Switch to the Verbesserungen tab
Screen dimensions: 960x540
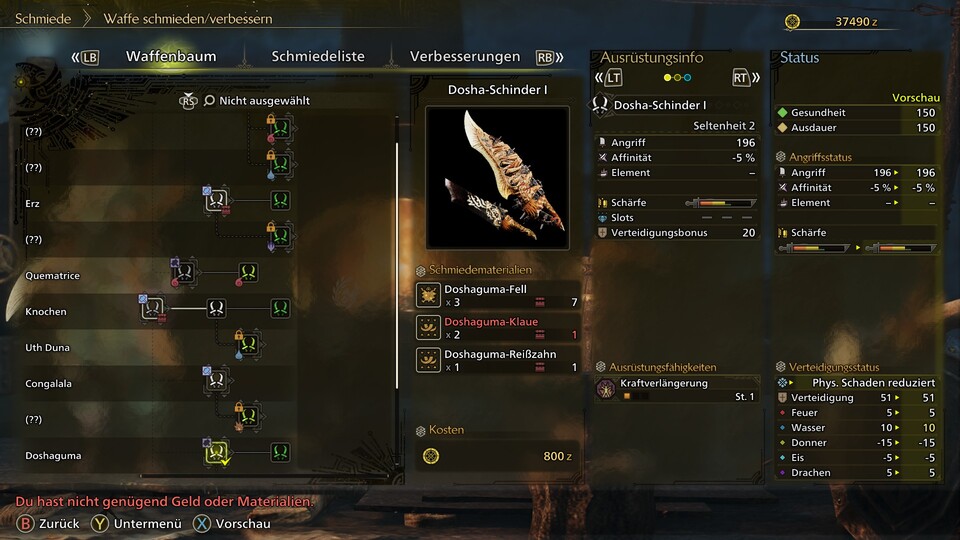coord(465,57)
